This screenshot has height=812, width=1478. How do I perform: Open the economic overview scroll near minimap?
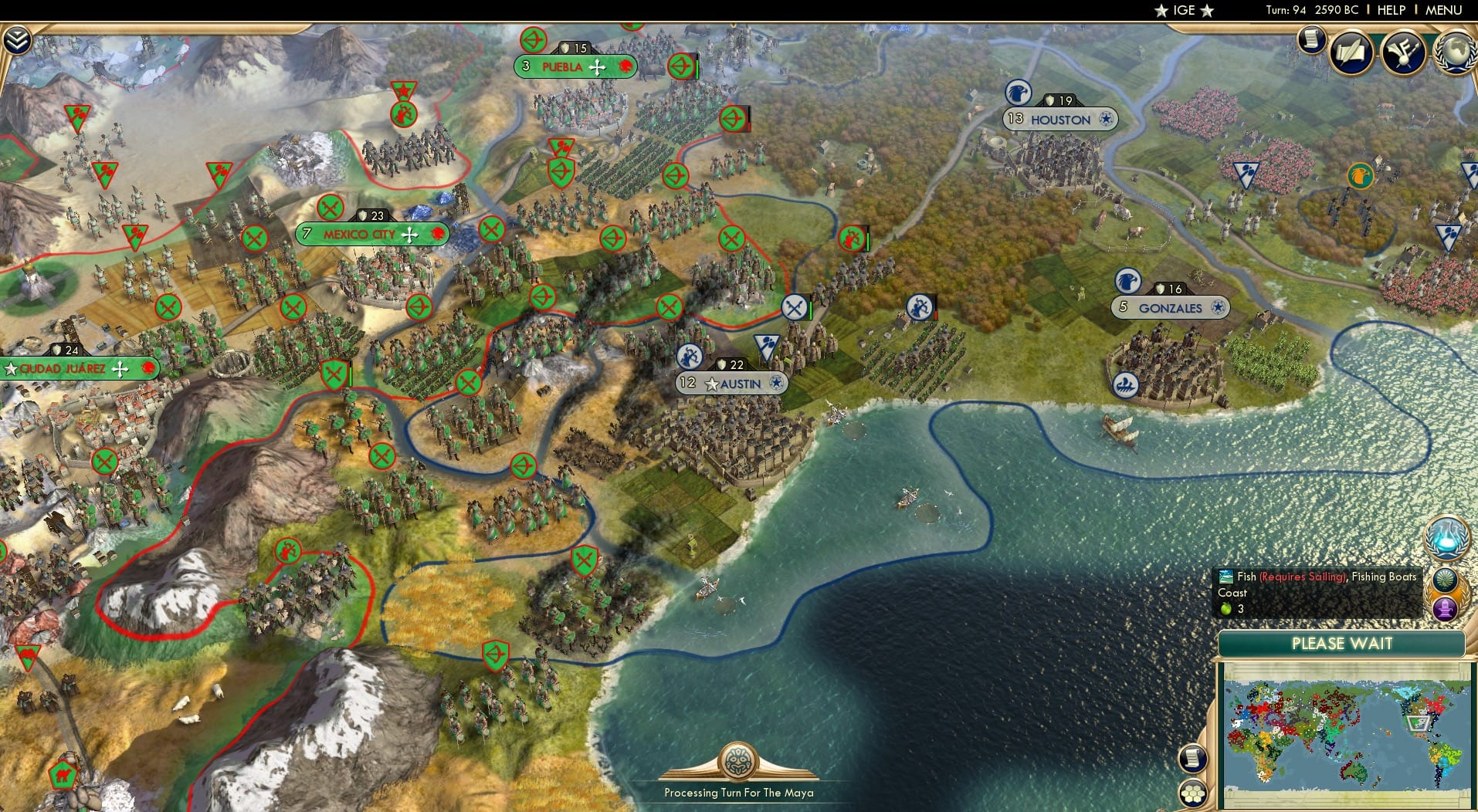click(1194, 760)
